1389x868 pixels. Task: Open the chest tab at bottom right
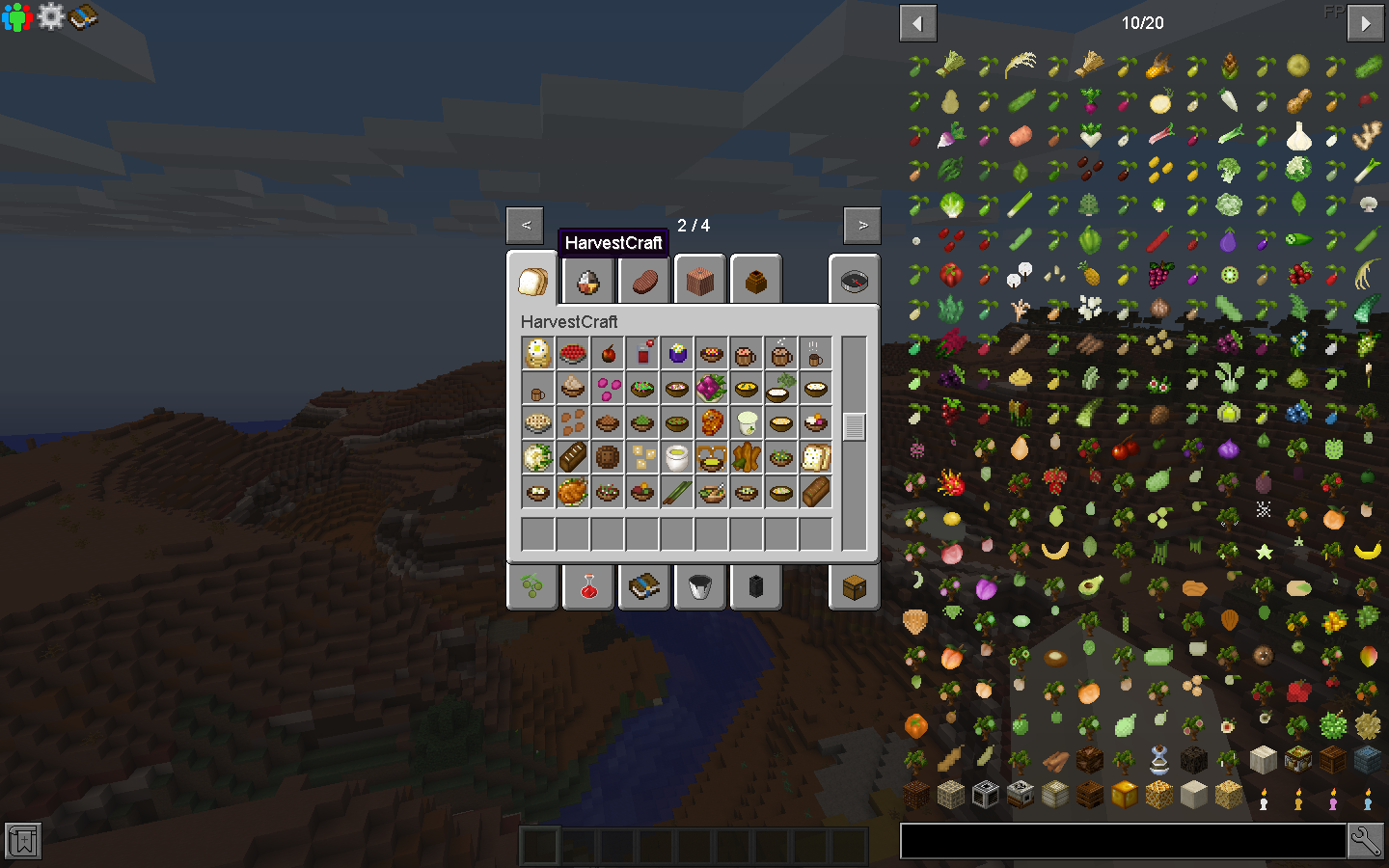[x=855, y=587]
